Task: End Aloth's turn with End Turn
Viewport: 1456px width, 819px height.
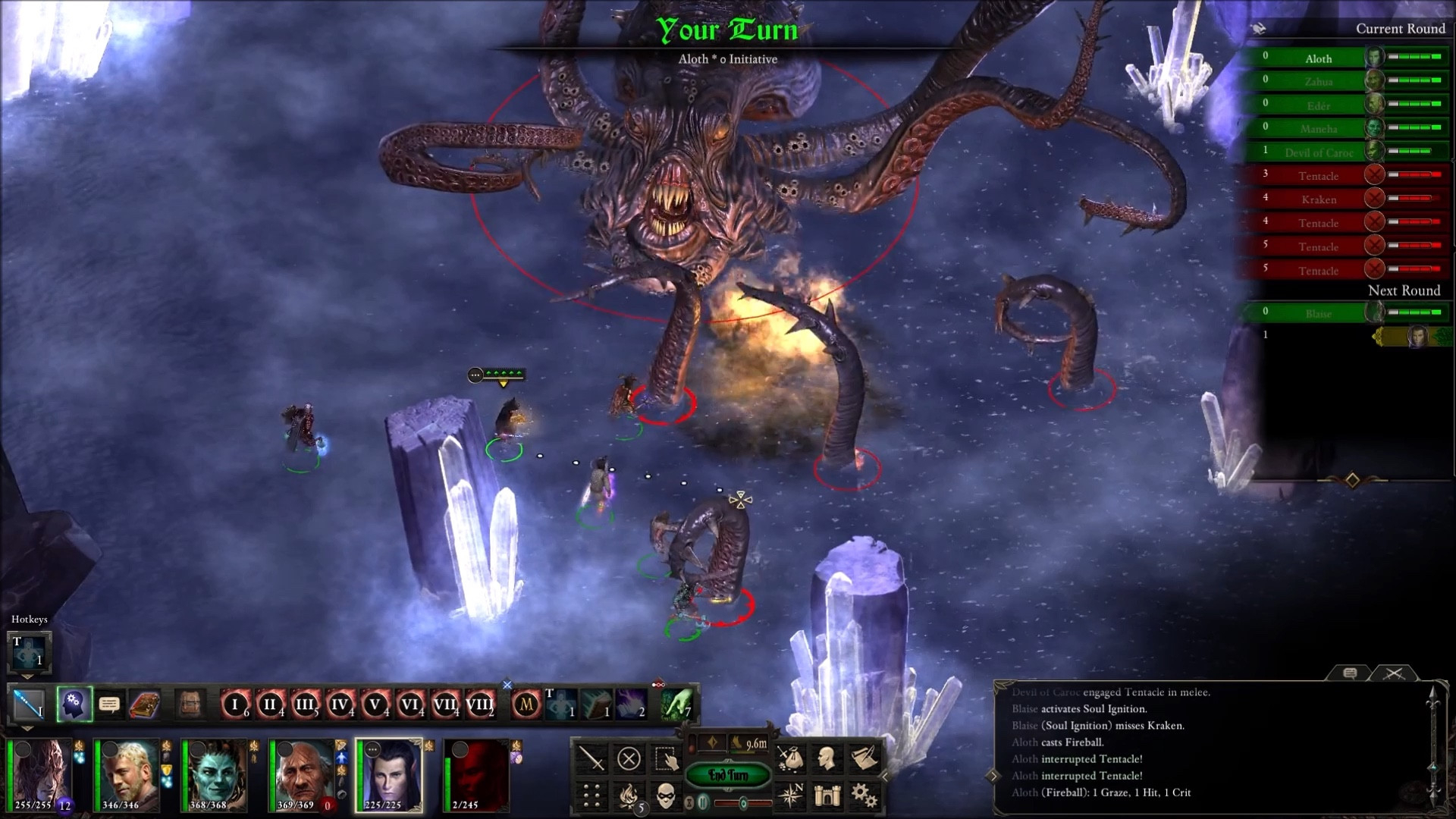Action: (728, 775)
